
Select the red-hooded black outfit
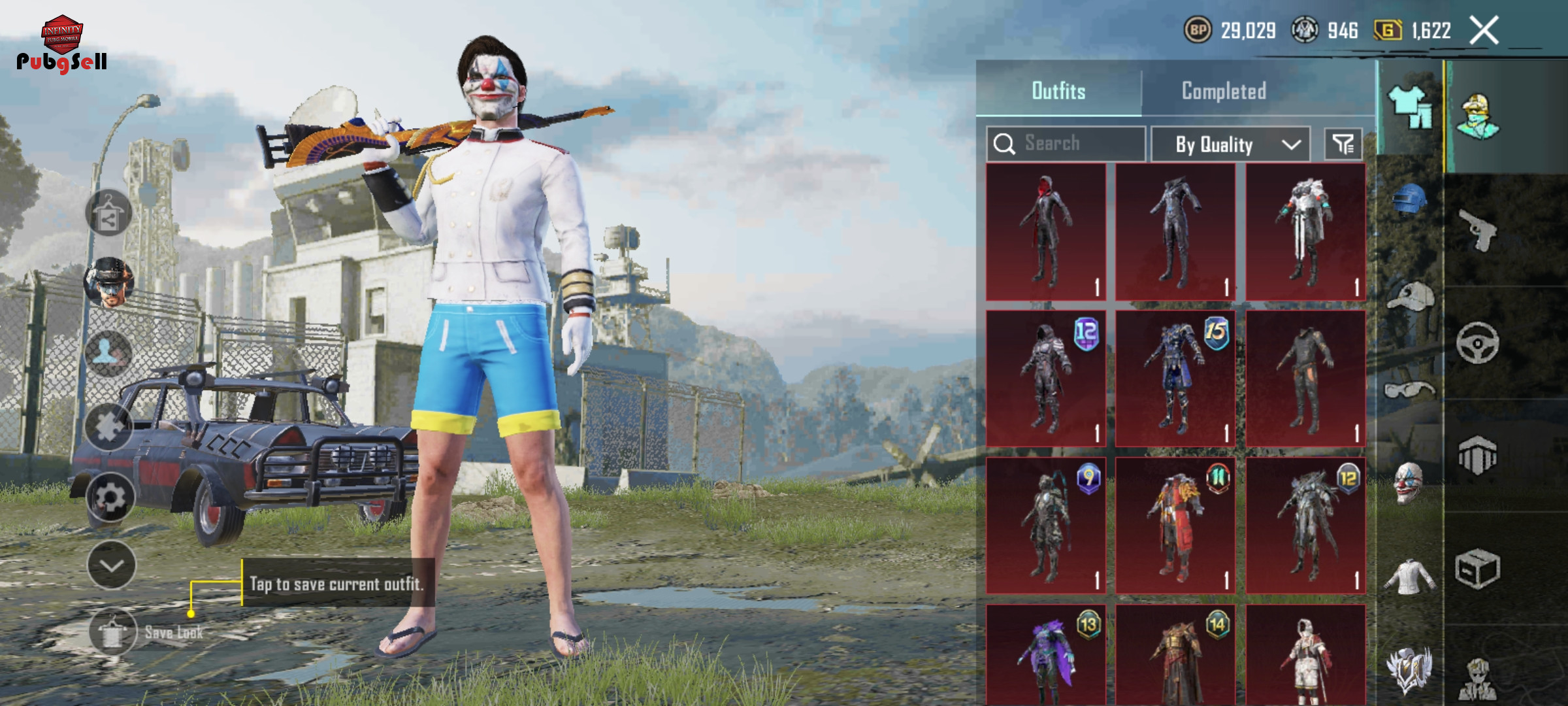tap(1045, 232)
